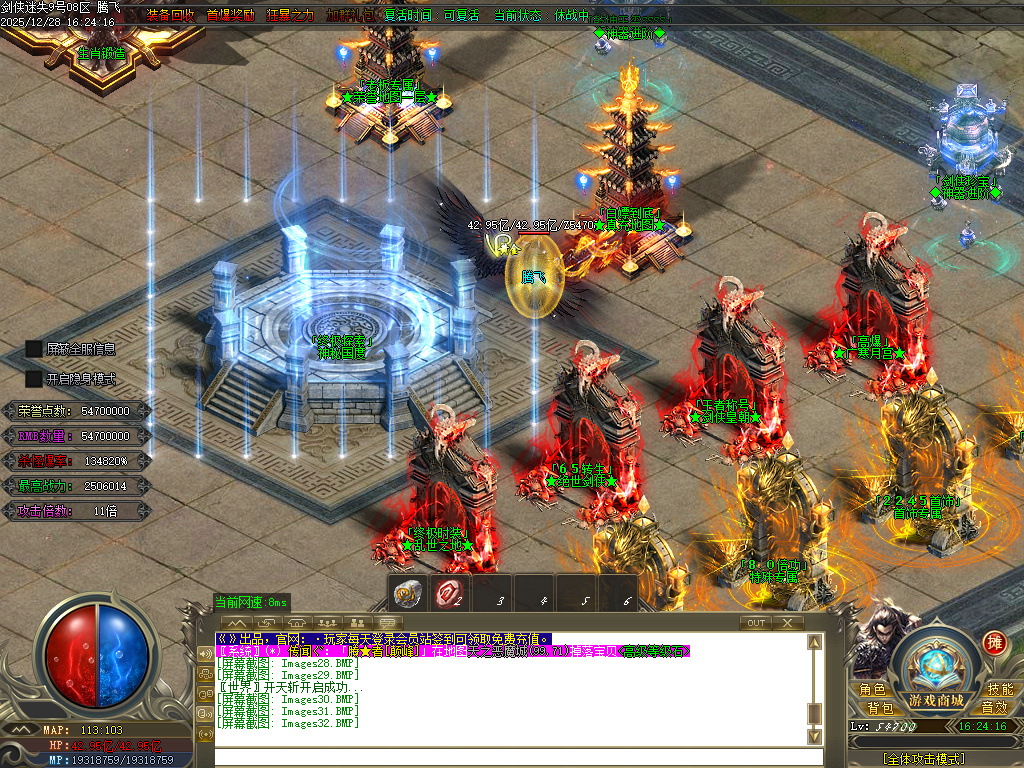Close the chat panel with X

[788, 623]
